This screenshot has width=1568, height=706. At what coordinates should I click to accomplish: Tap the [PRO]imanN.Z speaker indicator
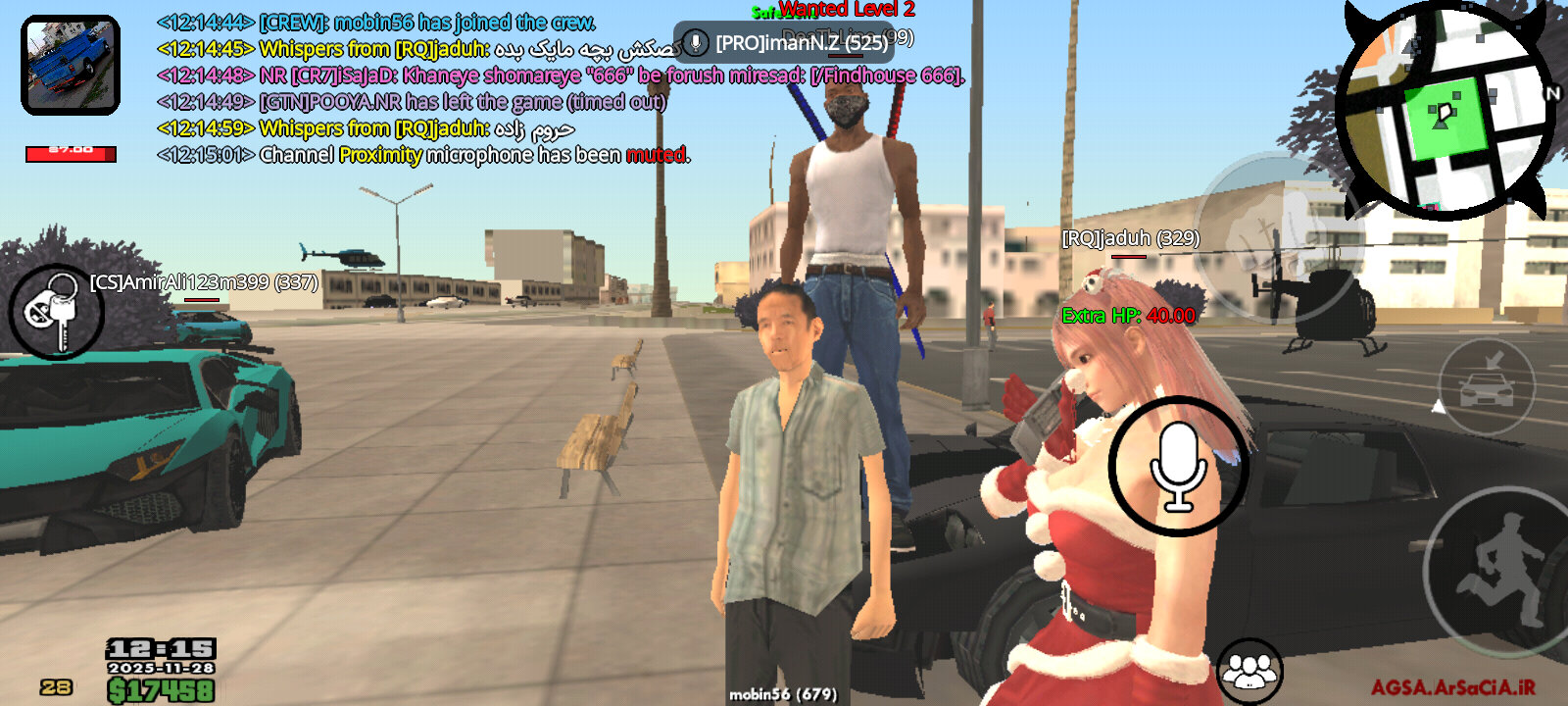pos(784,43)
